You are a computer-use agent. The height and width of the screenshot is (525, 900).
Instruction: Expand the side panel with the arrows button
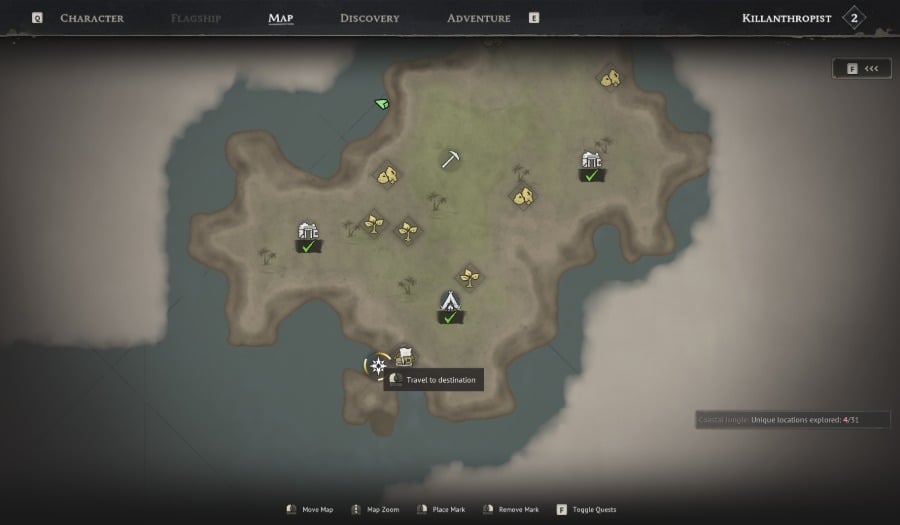[862, 68]
